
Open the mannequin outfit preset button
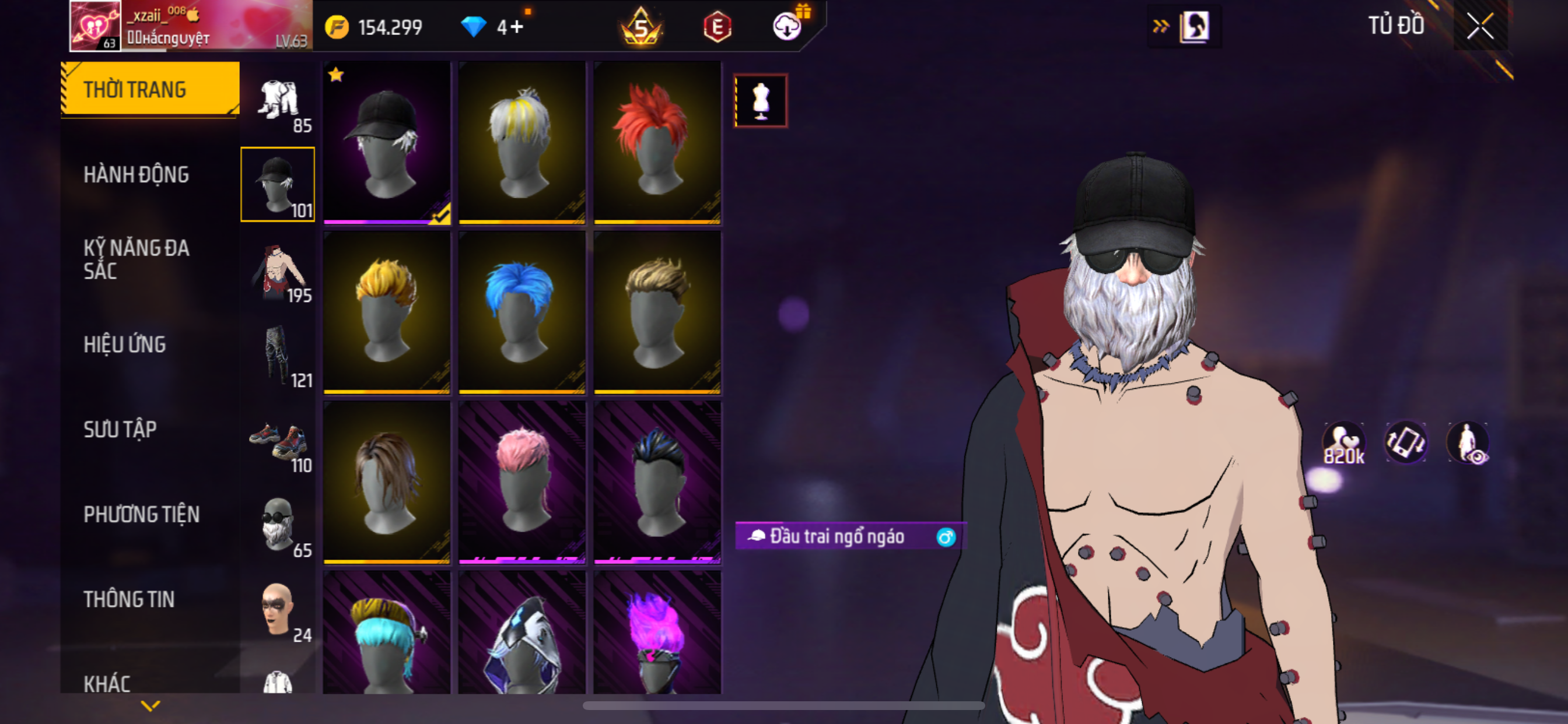(760, 100)
